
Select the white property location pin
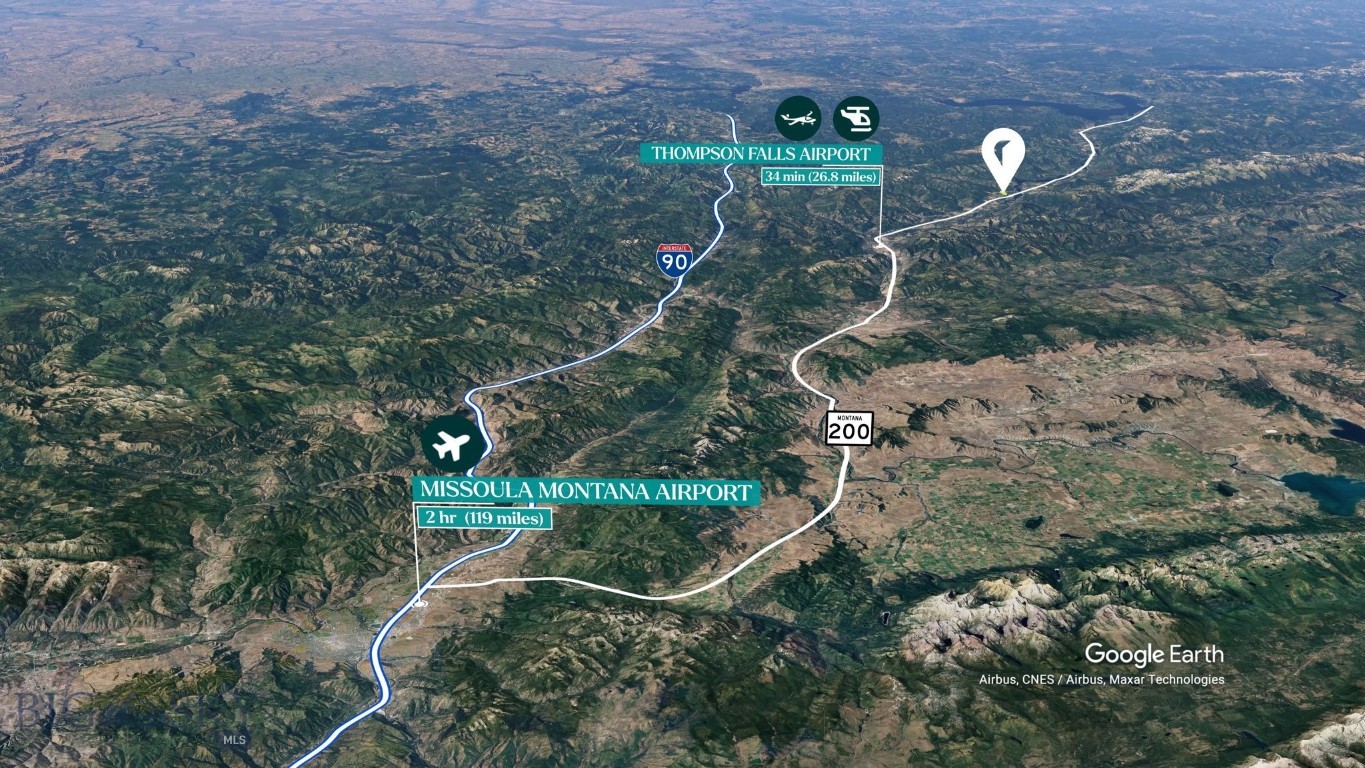coord(1002,157)
